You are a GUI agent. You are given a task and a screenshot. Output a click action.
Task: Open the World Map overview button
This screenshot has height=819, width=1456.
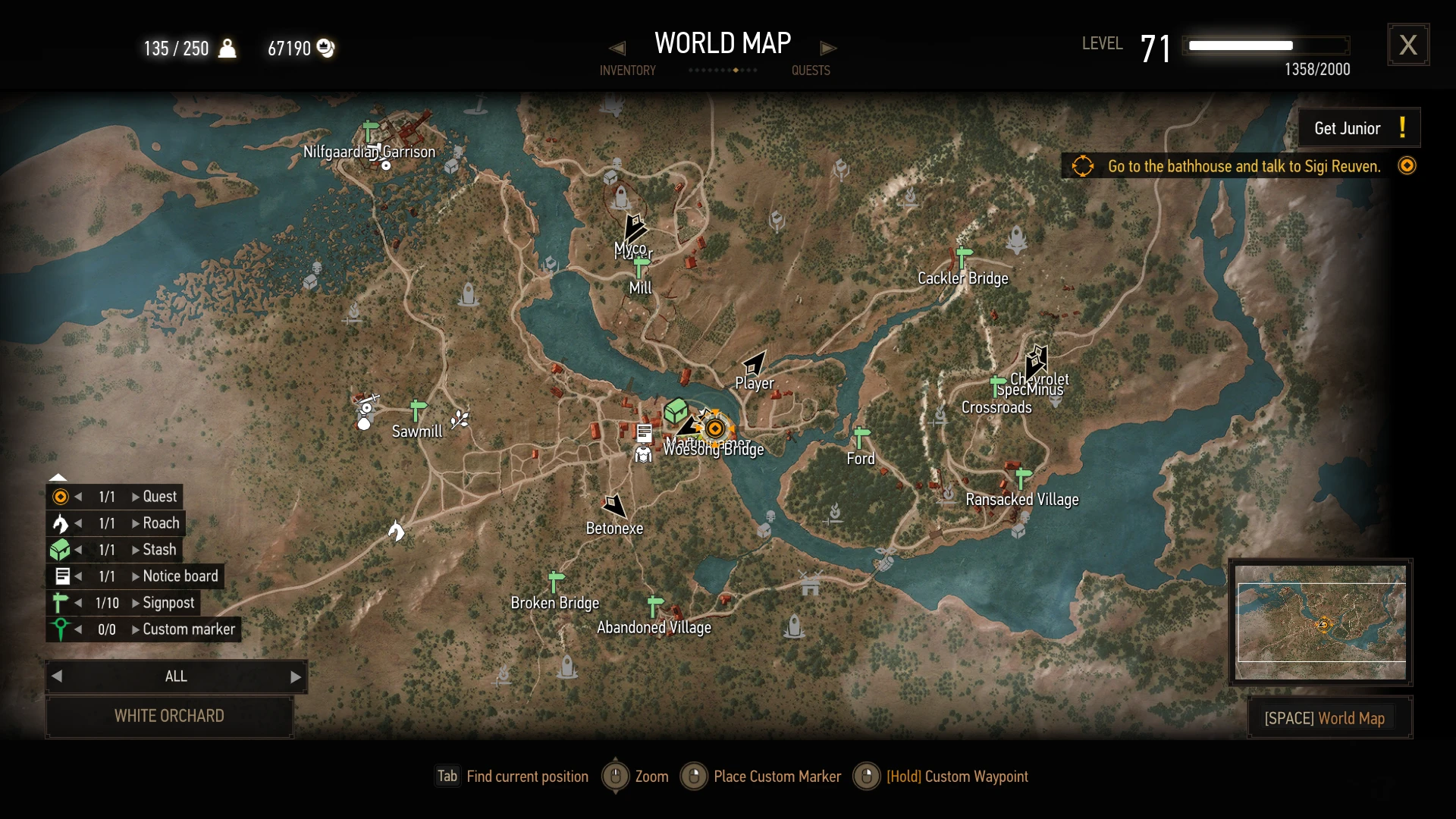tap(1329, 718)
